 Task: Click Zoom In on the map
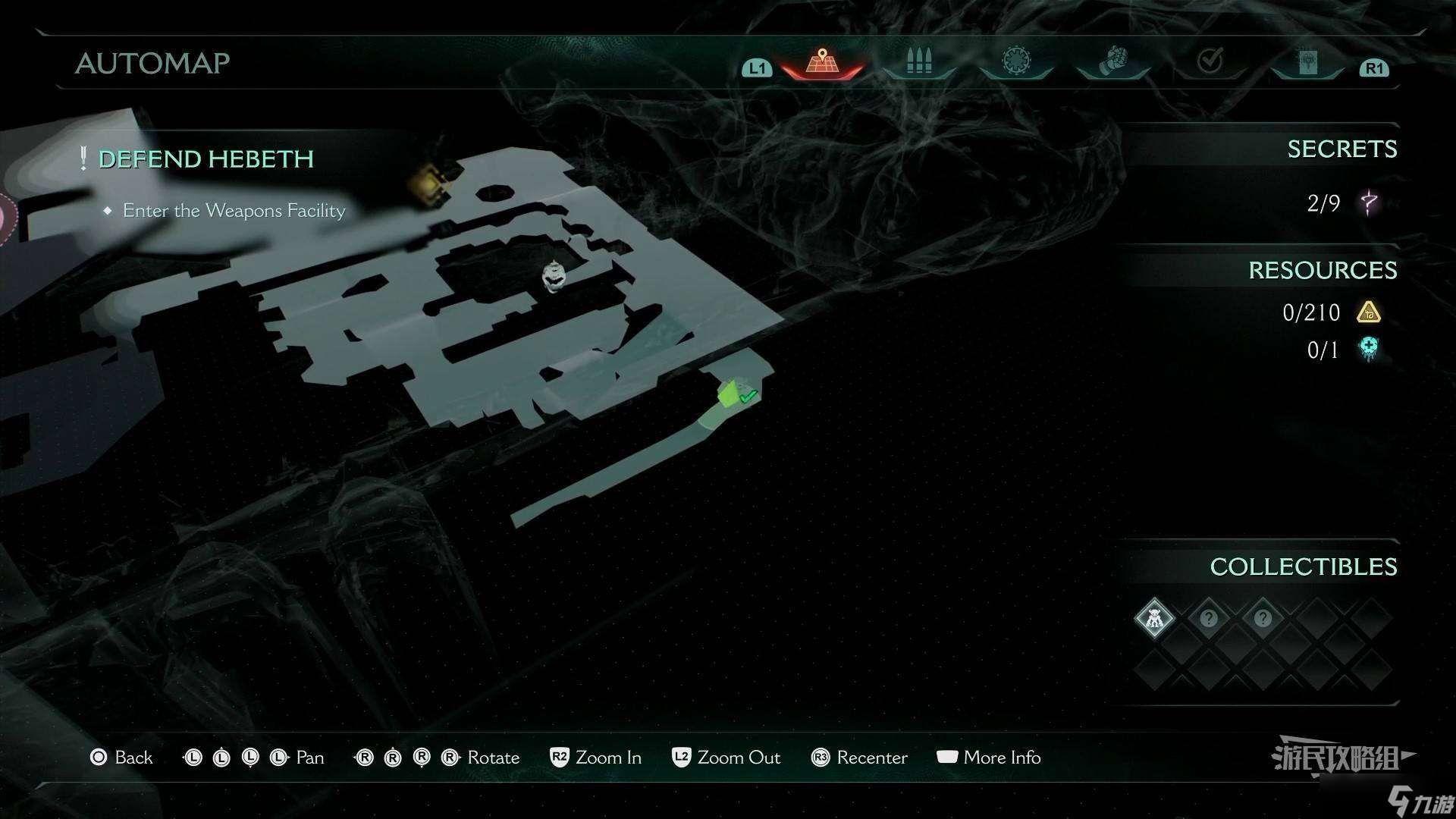[608, 758]
